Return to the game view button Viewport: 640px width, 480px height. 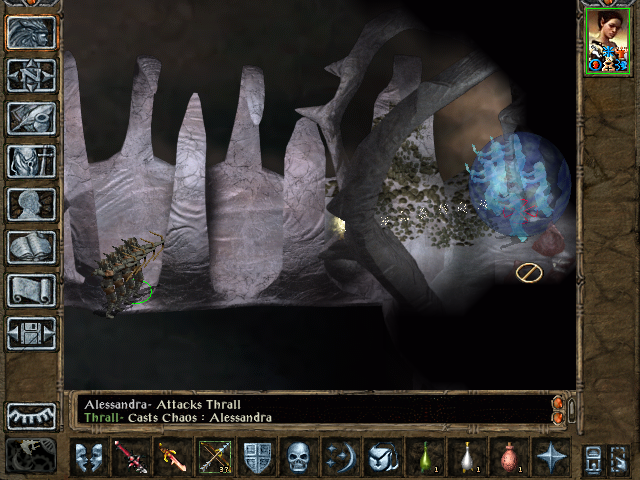(31, 32)
